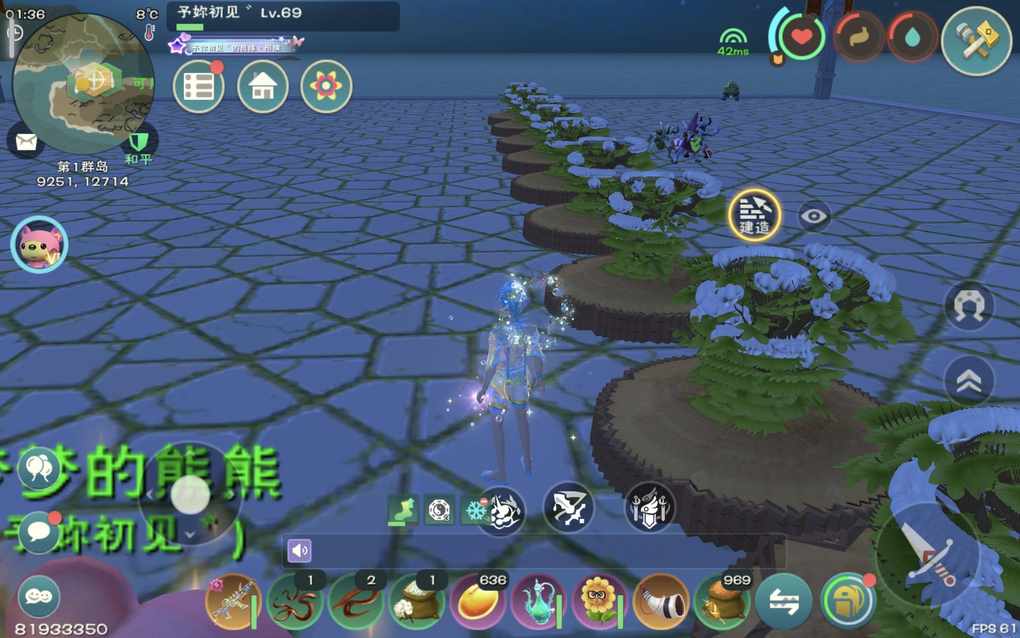Toggle the 和平 peace mode shield
This screenshot has width=1020, height=638.
point(139,140)
